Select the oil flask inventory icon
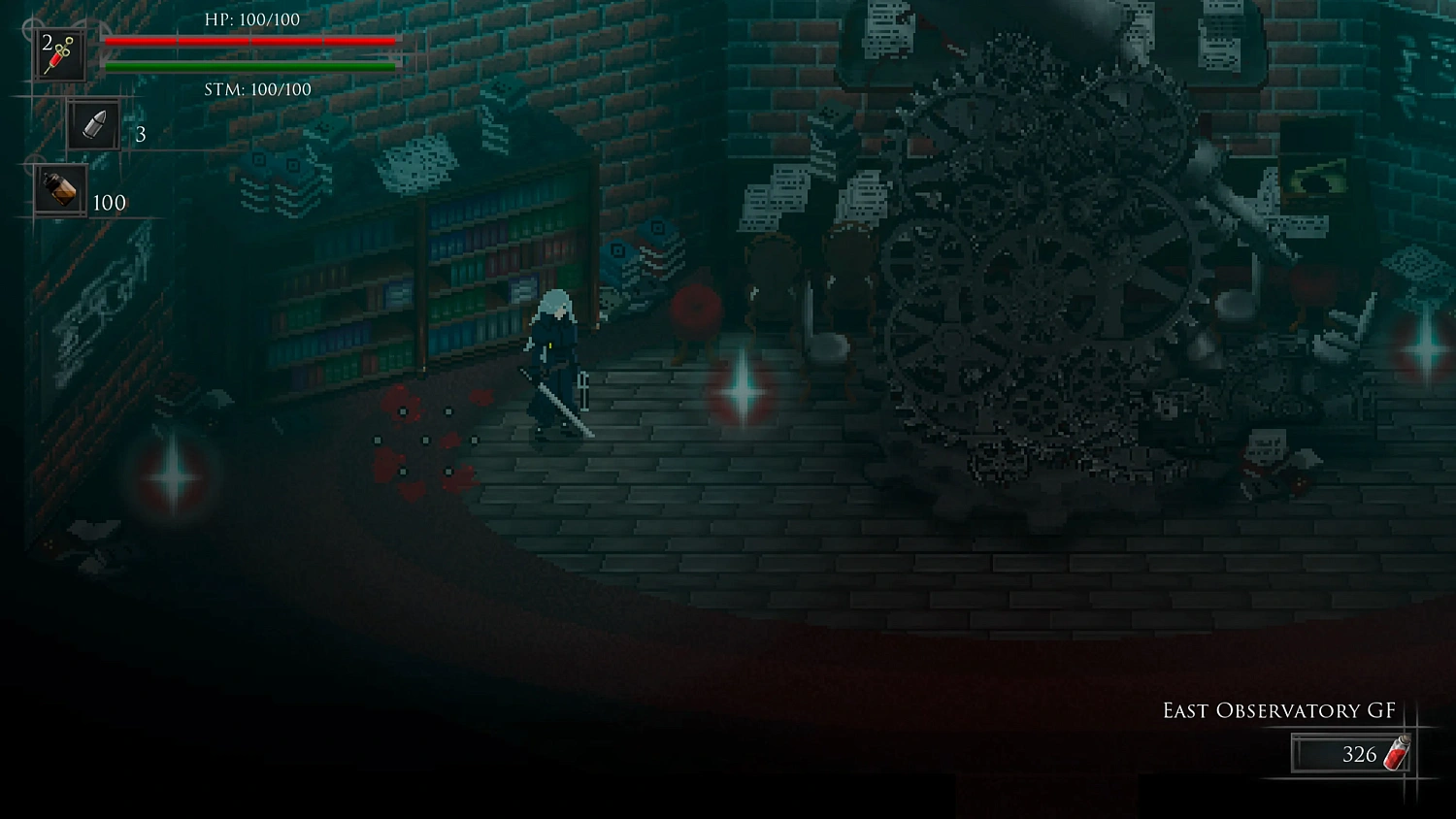1456x819 pixels. (x=58, y=189)
